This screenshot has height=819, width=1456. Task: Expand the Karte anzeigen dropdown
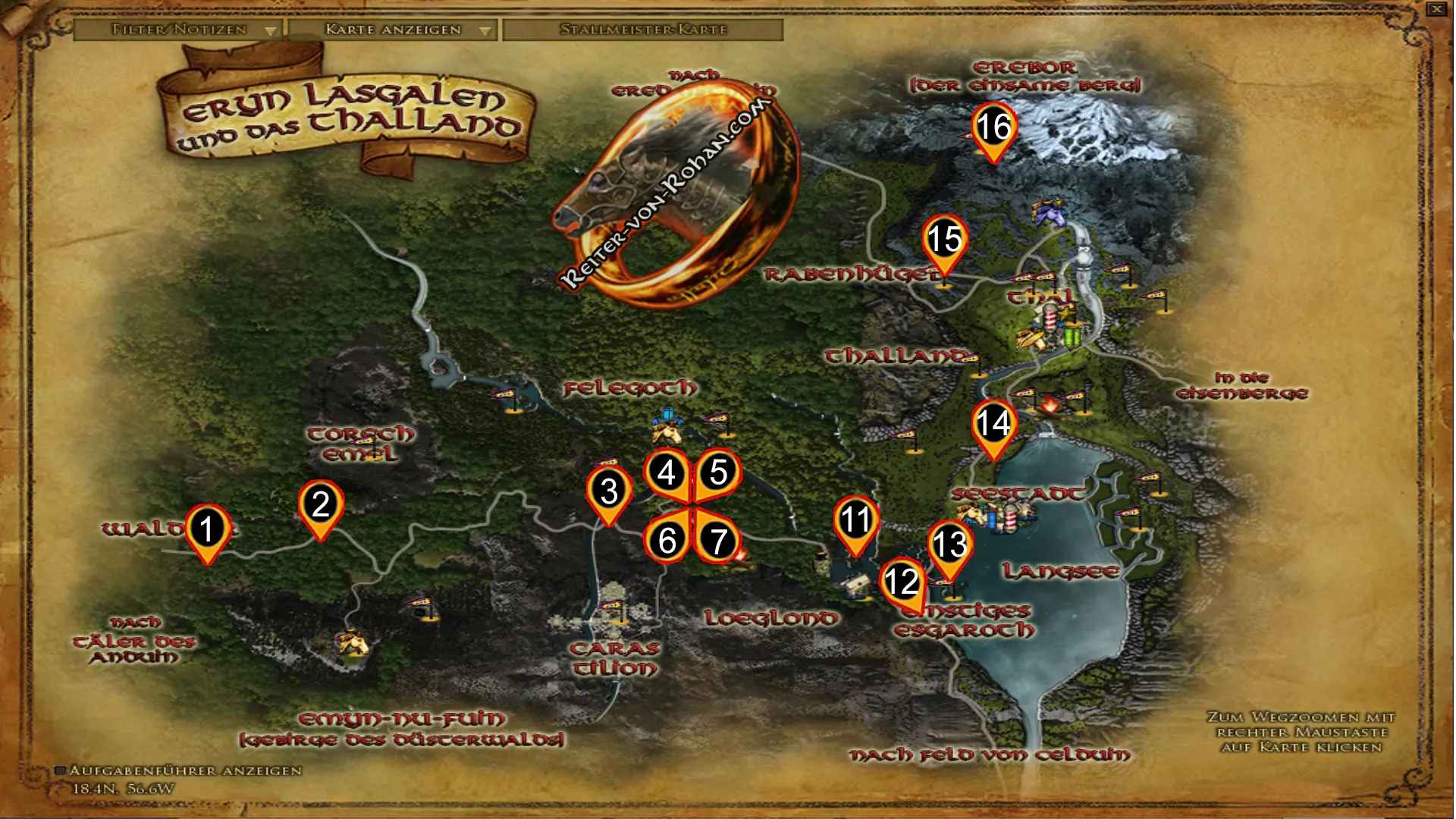pyautogui.click(x=391, y=30)
